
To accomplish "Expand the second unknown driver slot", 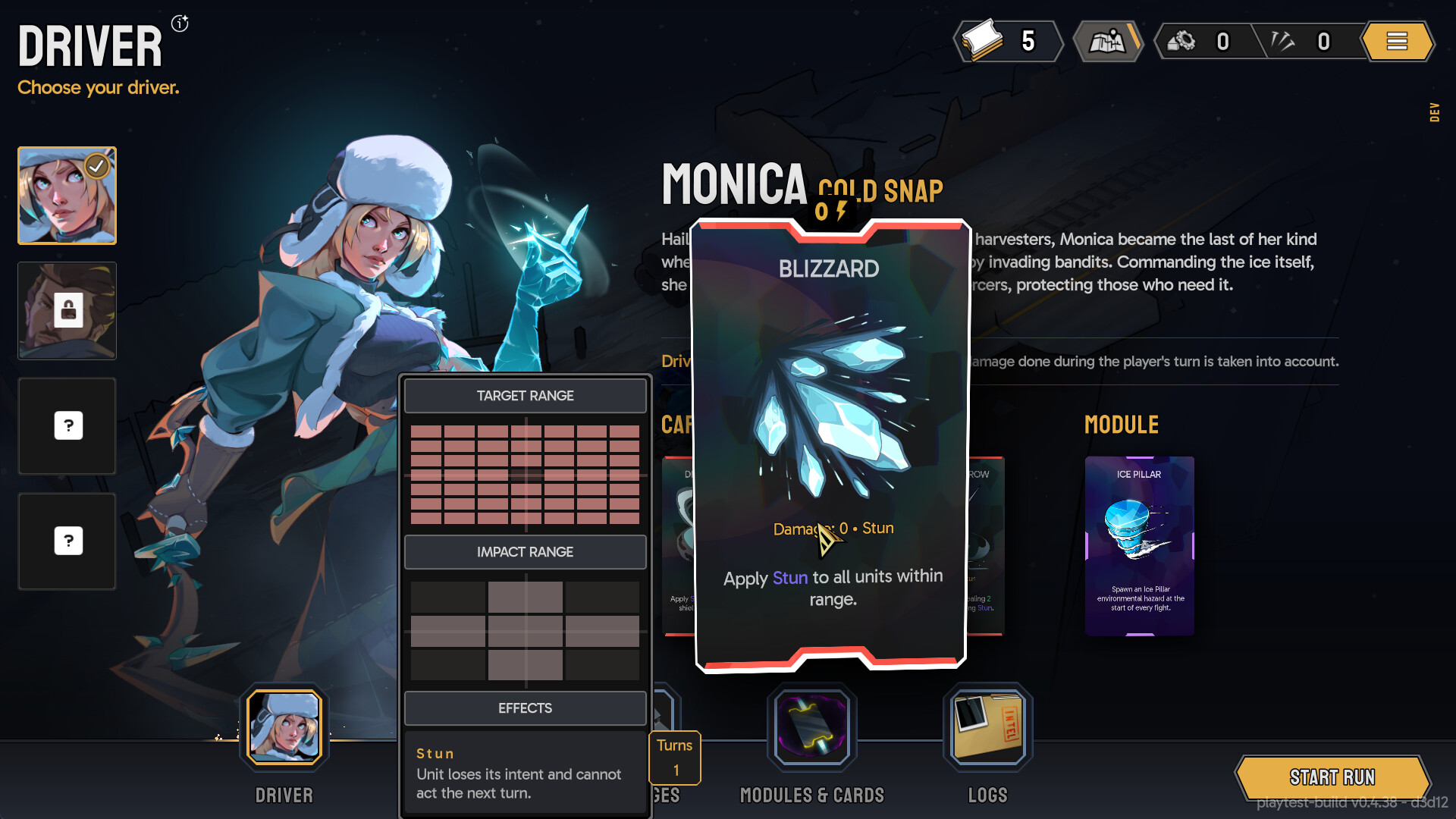I will coord(67,541).
